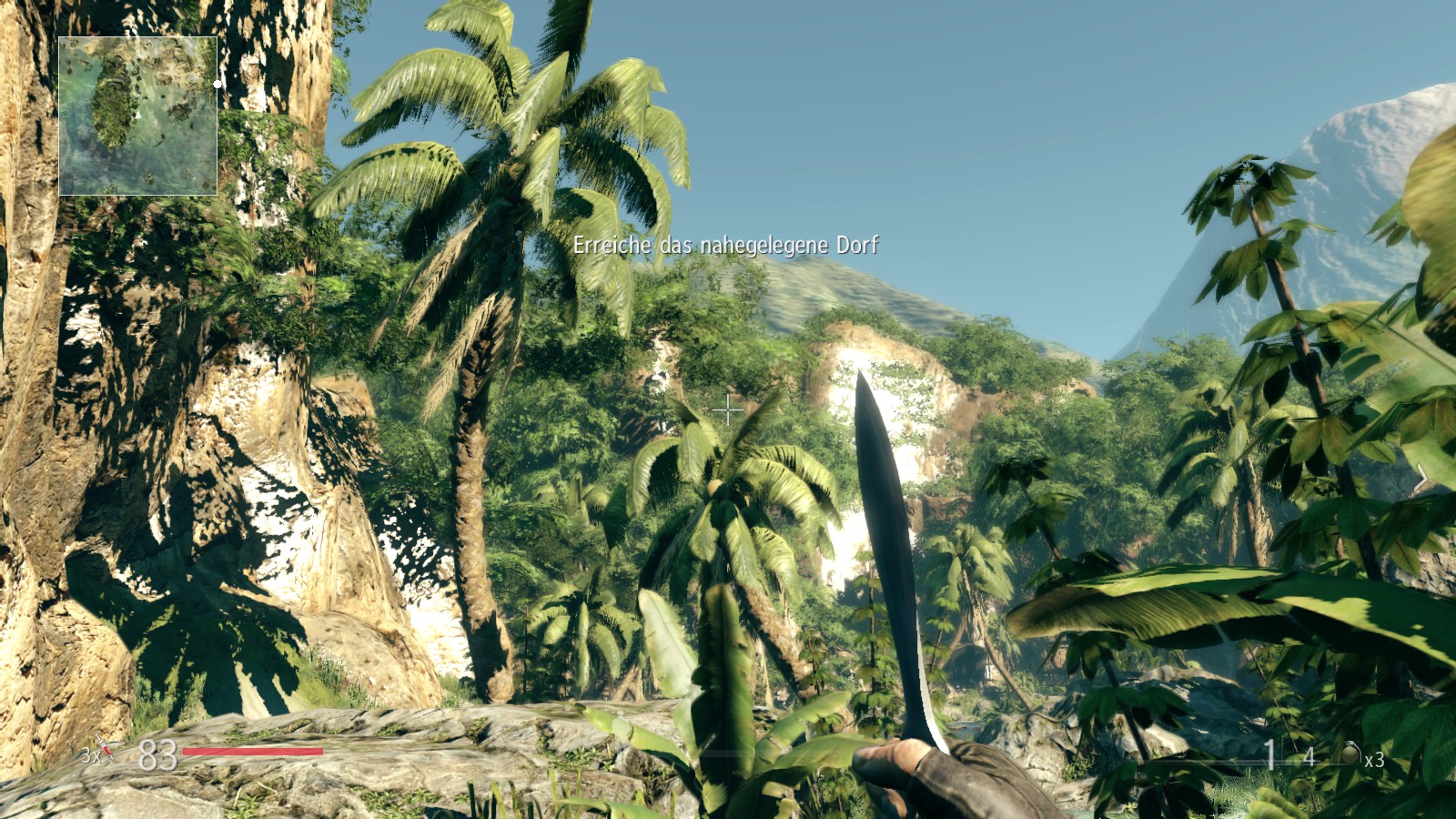This screenshot has width=1456, height=819.
Task: Select the syringe medkit icon
Action: click(x=107, y=751)
